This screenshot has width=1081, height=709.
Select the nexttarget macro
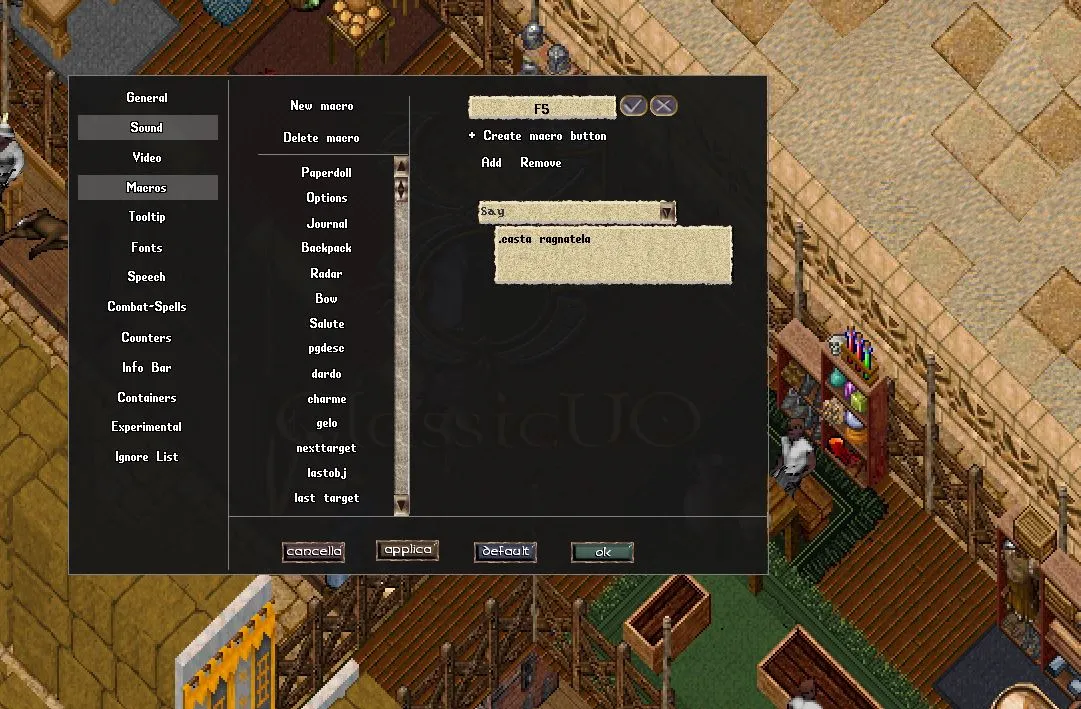(x=326, y=448)
